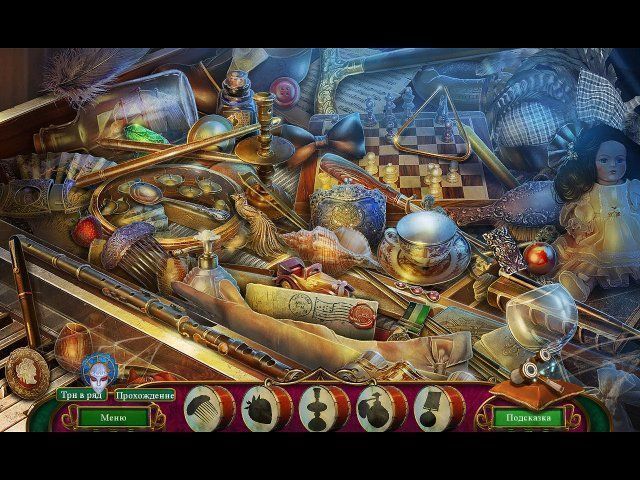Select the medal silhouette slot
This screenshot has width=640, height=480.
(435, 408)
